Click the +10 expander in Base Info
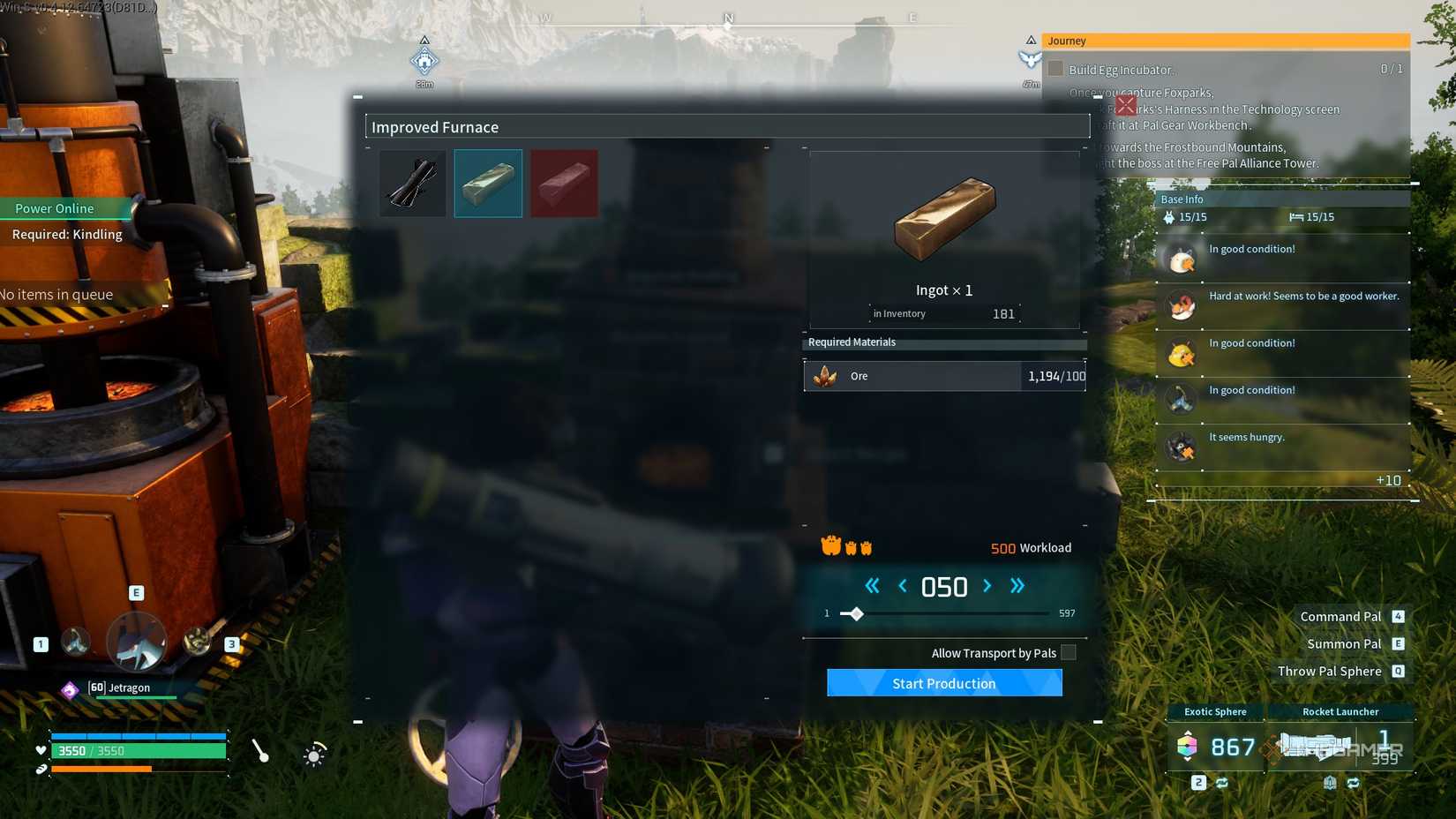Viewport: 1456px width, 819px height. 1388,480
